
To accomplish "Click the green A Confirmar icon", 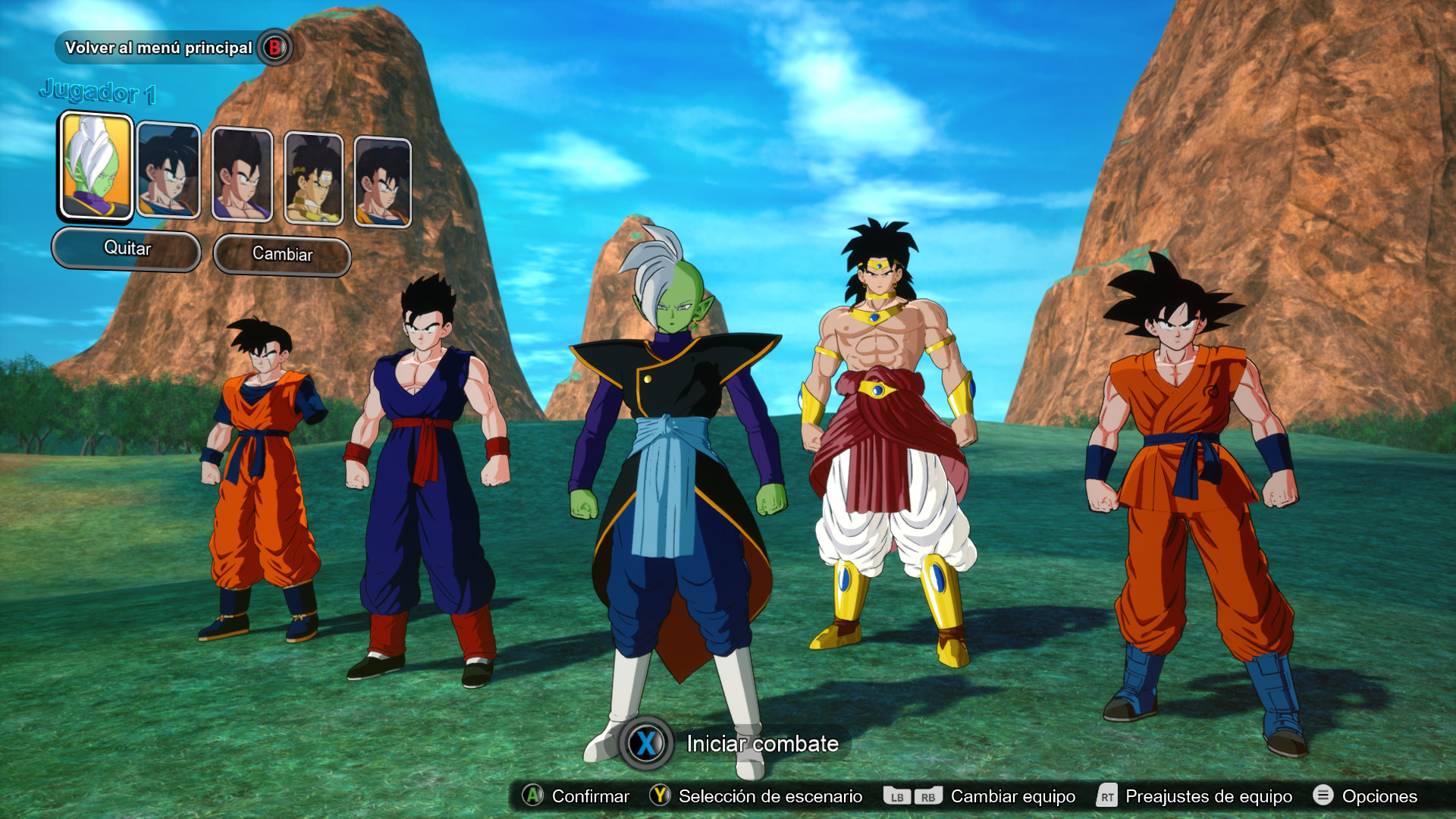I will point(533,796).
